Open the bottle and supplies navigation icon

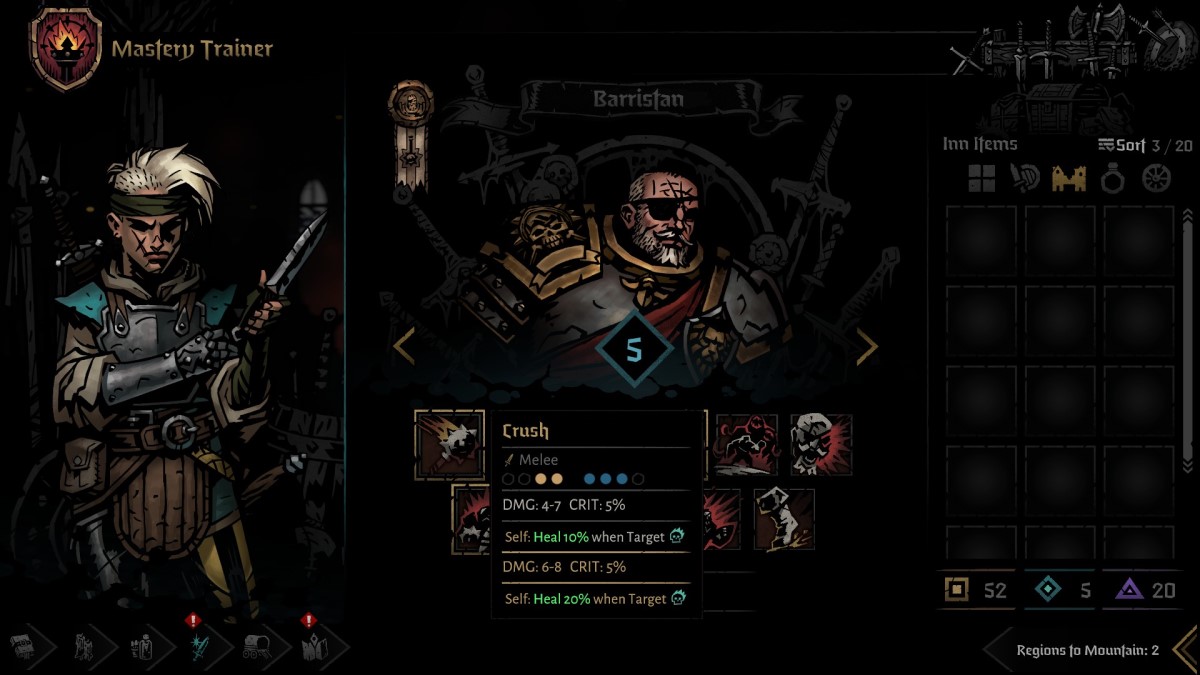pyautogui.click(x=140, y=647)
